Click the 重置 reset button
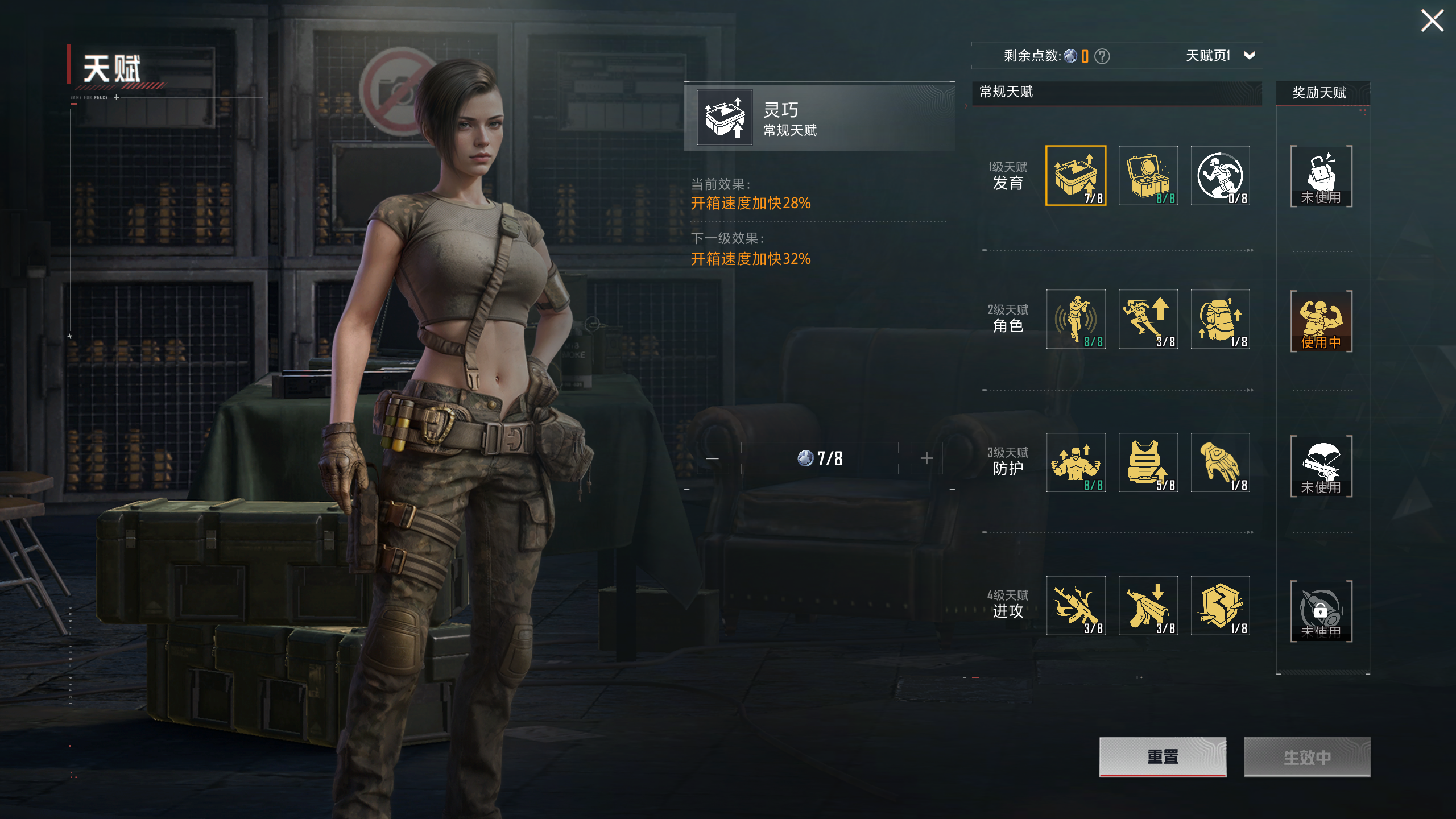1456x819 pixels. click(1163, 757)
